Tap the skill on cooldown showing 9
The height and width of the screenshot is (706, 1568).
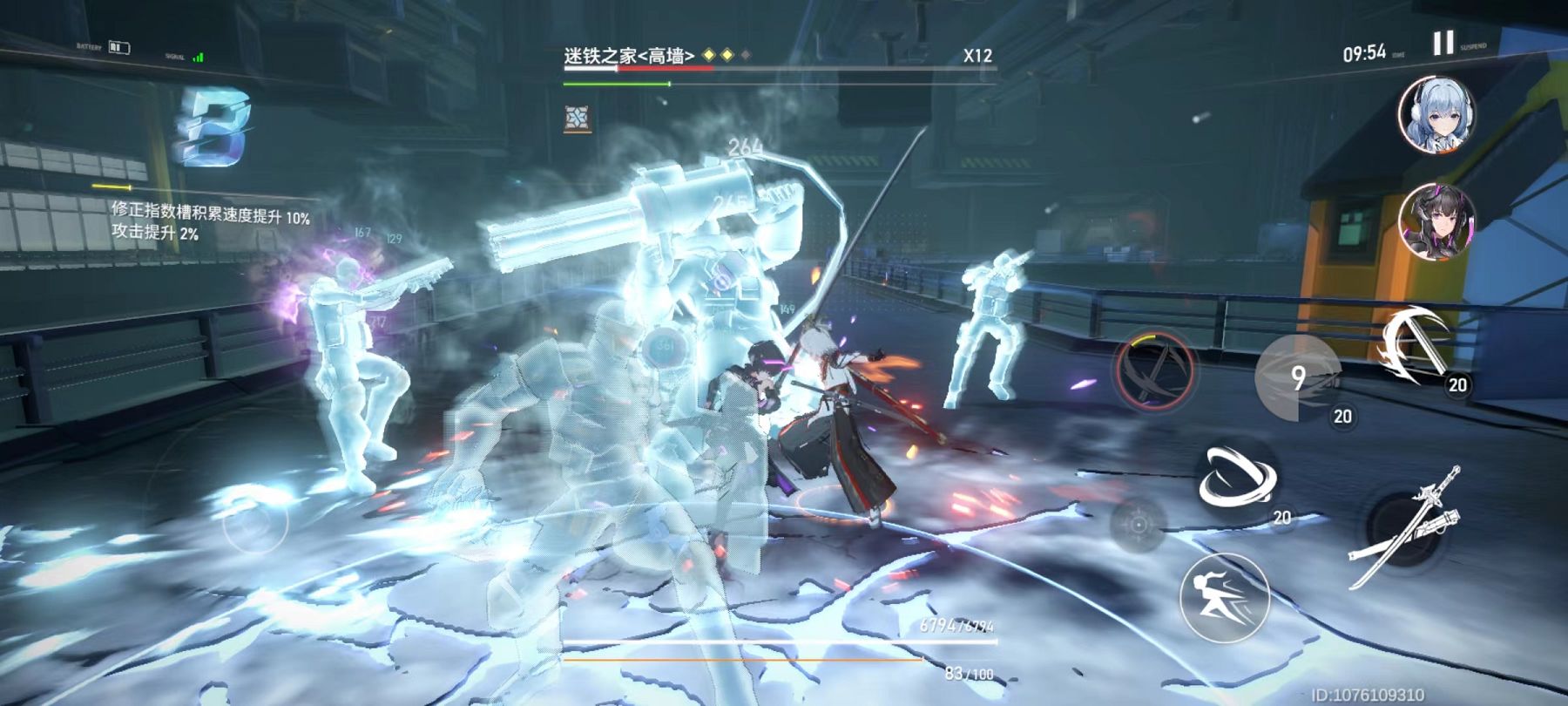pos(1298,377)
